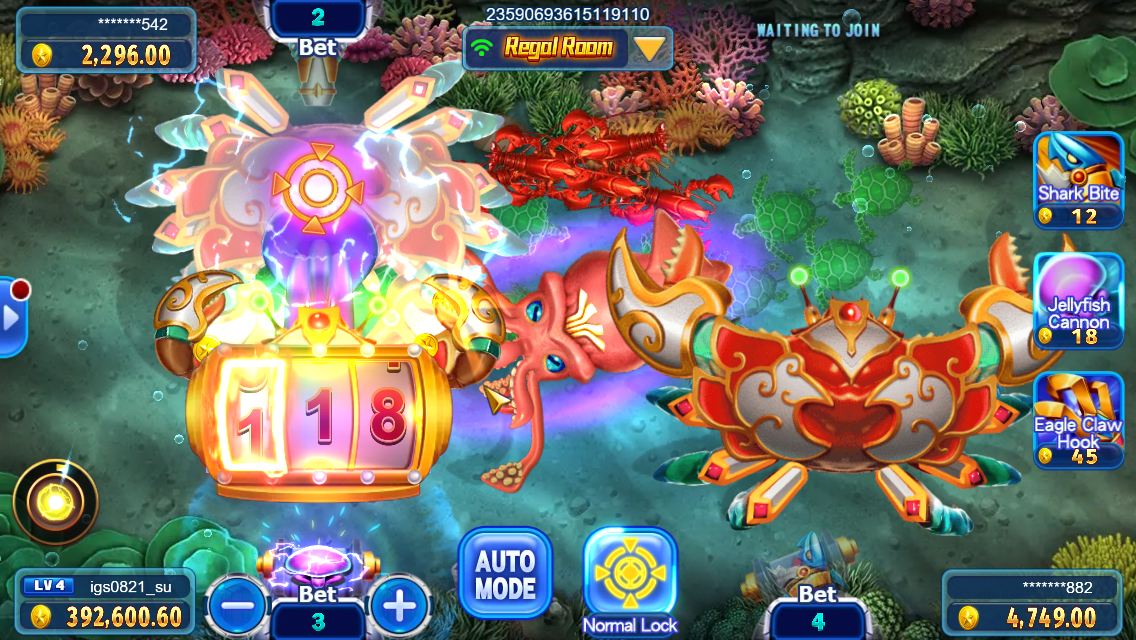
Task: Turn on Auto Mode
Action: 505,573
